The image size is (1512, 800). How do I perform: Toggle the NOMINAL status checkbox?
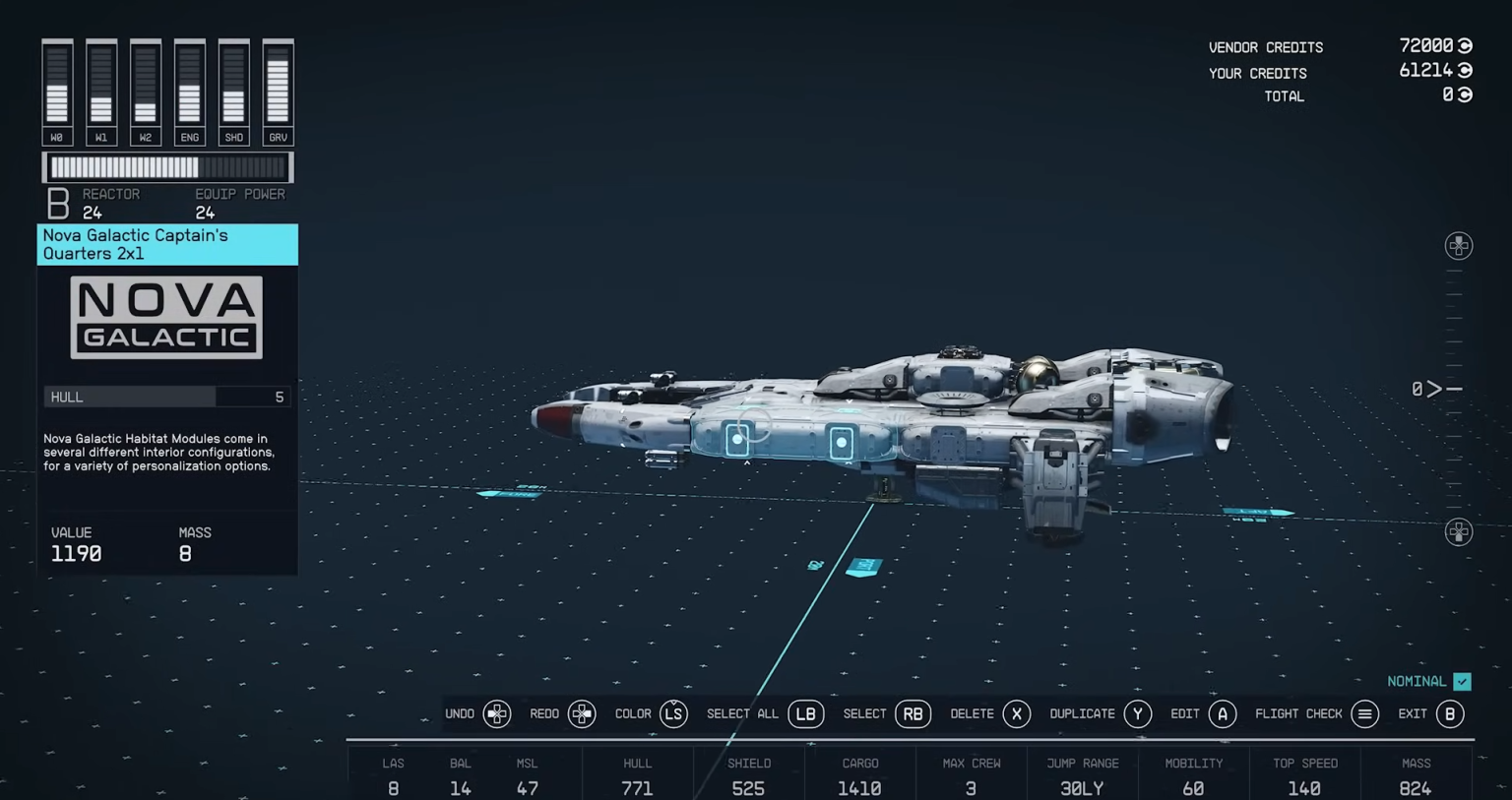pyautogui.click(x=1462, y=681)
